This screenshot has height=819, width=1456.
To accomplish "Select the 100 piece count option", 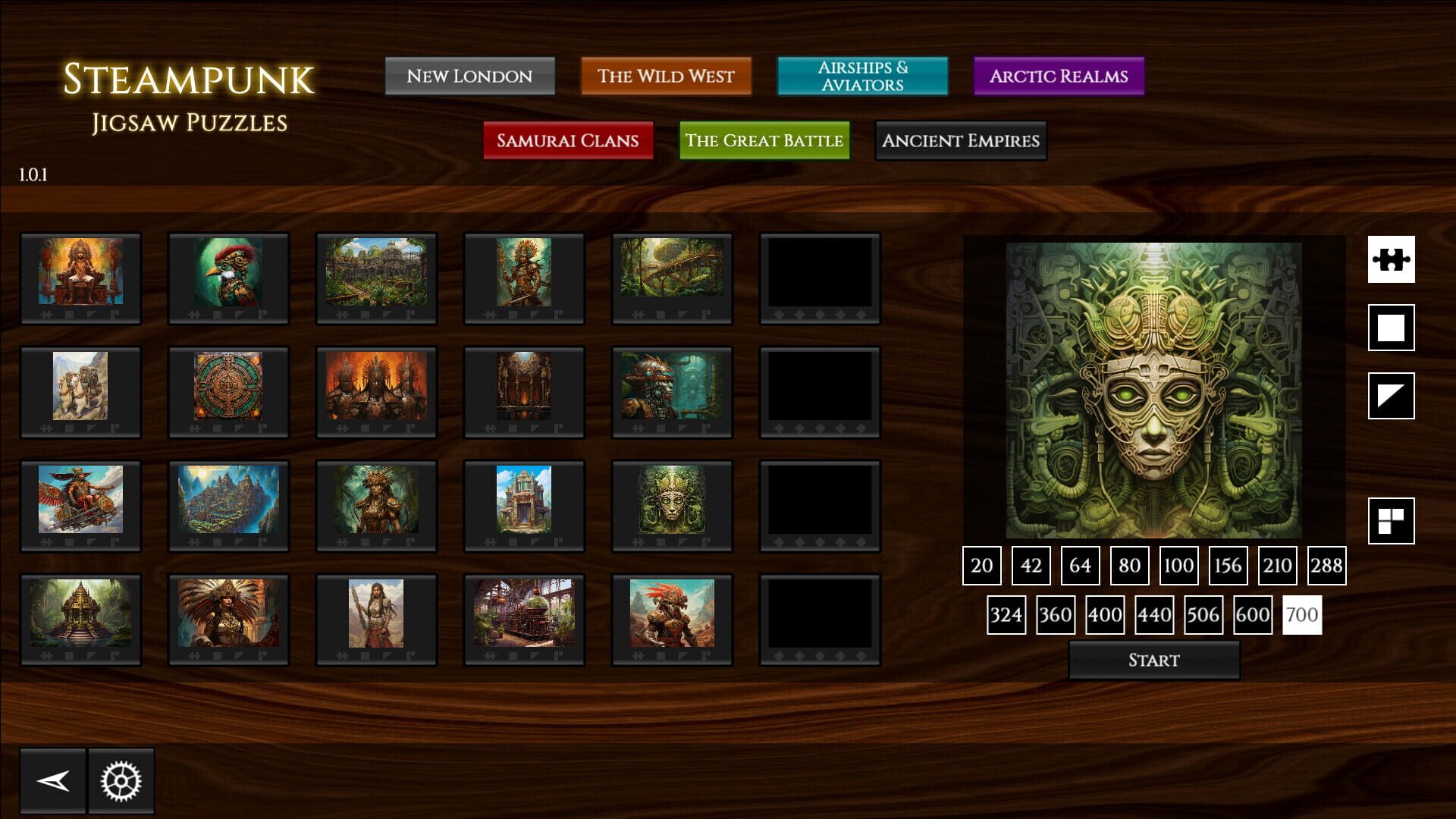I will (x=1178, y=566).
